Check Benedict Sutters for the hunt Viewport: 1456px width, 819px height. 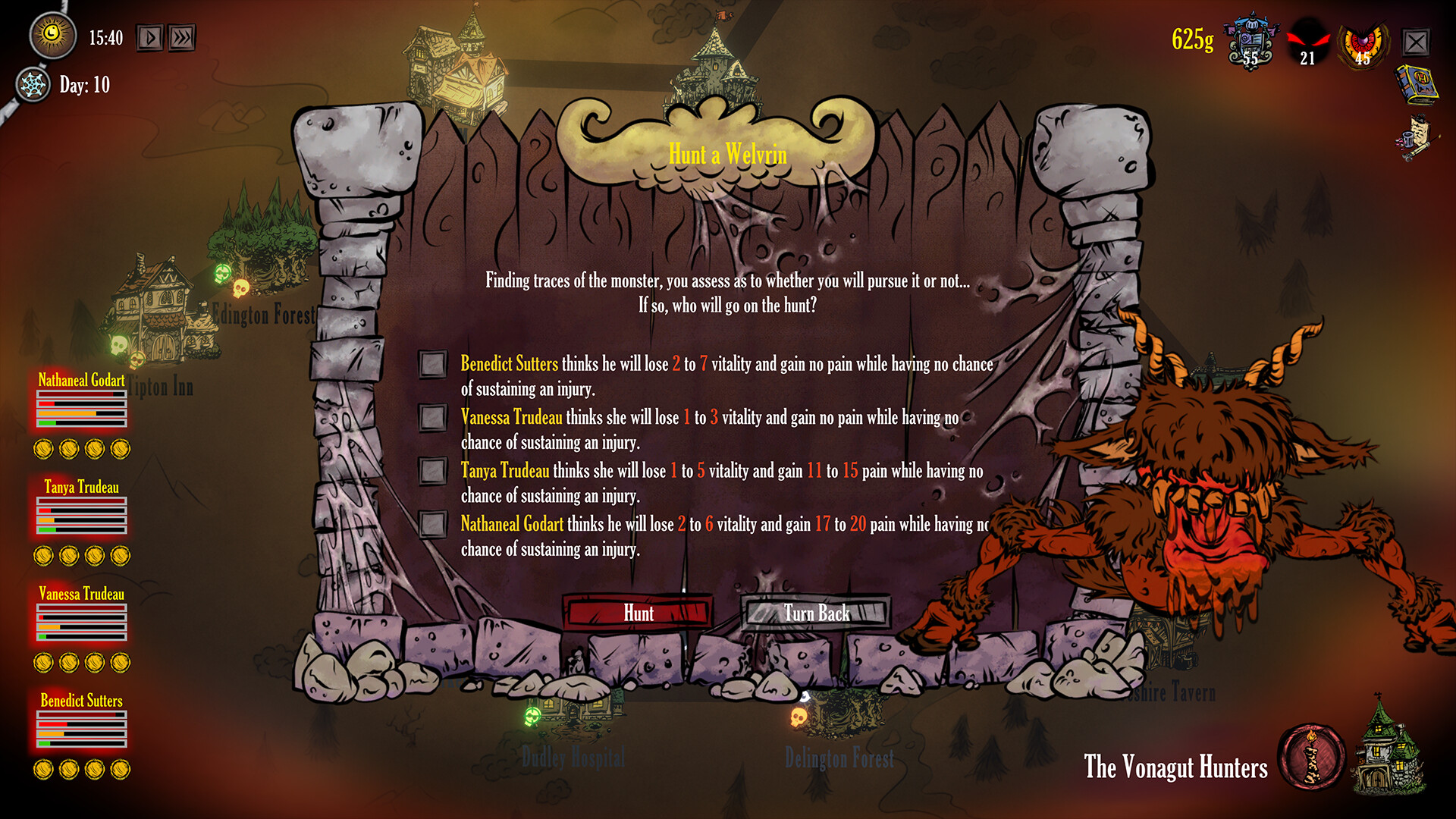[x=433, y=363]
